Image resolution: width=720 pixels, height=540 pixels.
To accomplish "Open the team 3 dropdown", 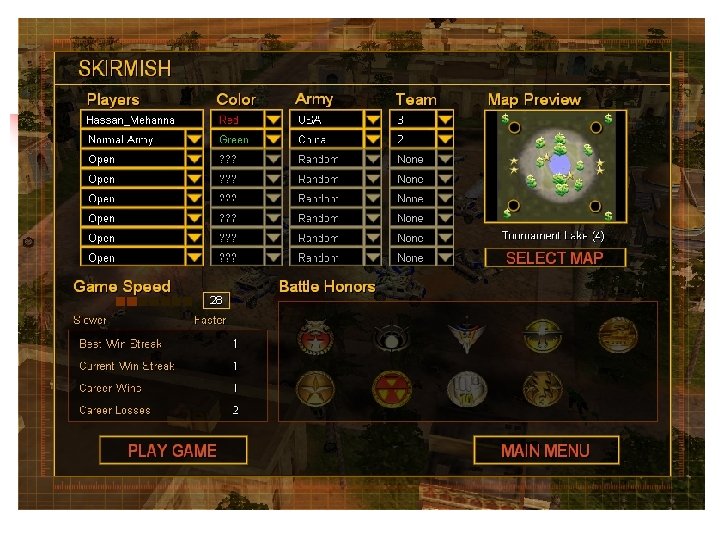I will [x=445, y=120].
